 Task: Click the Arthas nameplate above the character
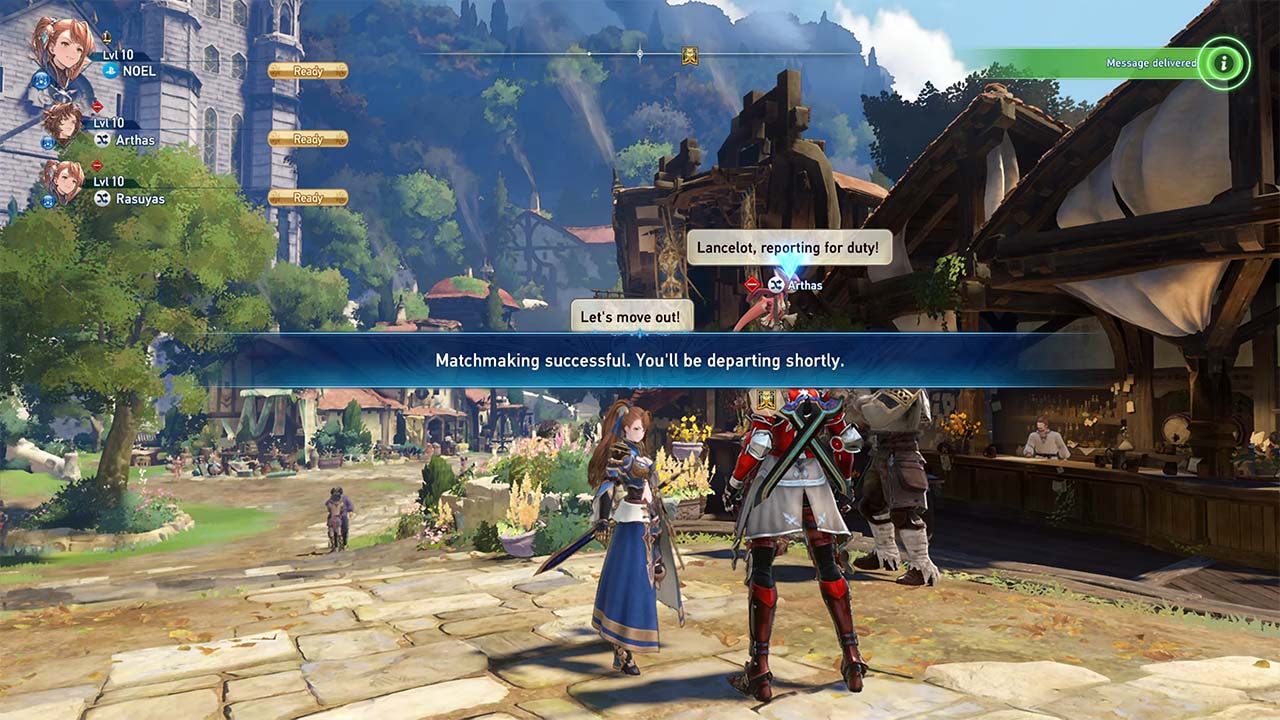[x=795, y=285]
